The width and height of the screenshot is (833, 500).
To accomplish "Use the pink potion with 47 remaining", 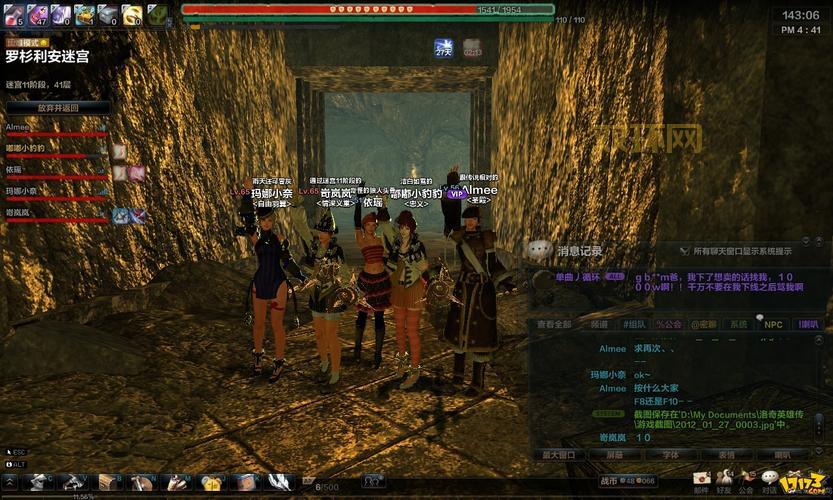I will (x=36, y=13).
